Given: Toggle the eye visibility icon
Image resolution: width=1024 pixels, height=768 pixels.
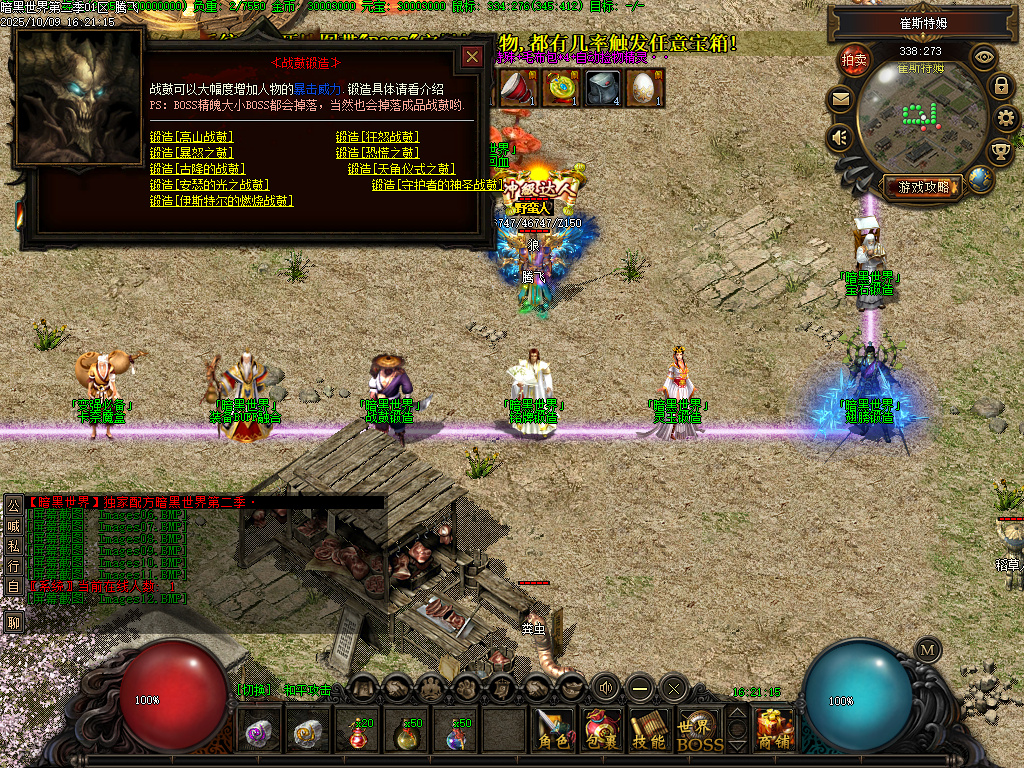Looking at the screenshot, I should pyautogui.click(x=984, y=57).
